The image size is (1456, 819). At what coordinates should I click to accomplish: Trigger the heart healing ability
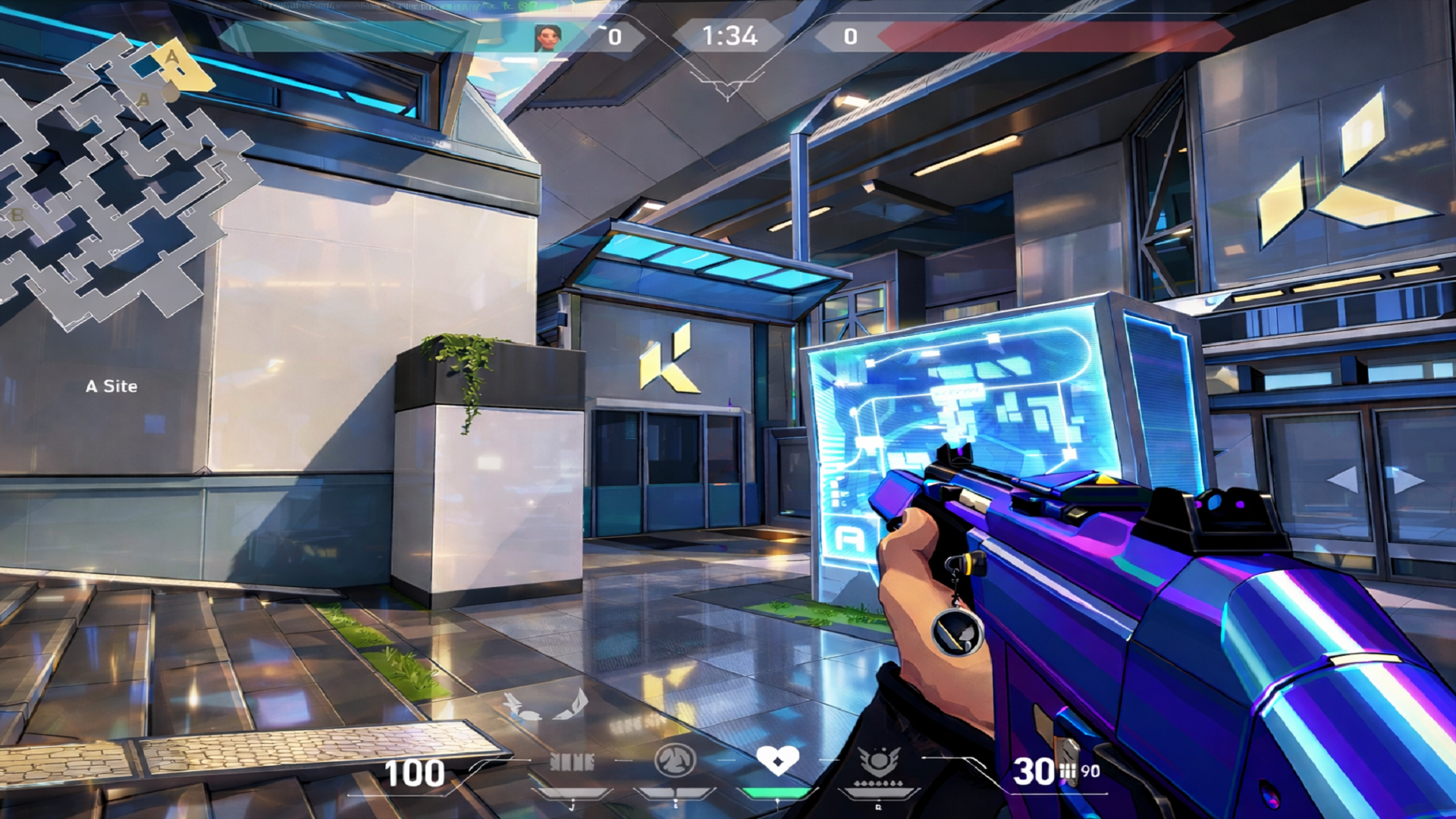coord(777,759)
